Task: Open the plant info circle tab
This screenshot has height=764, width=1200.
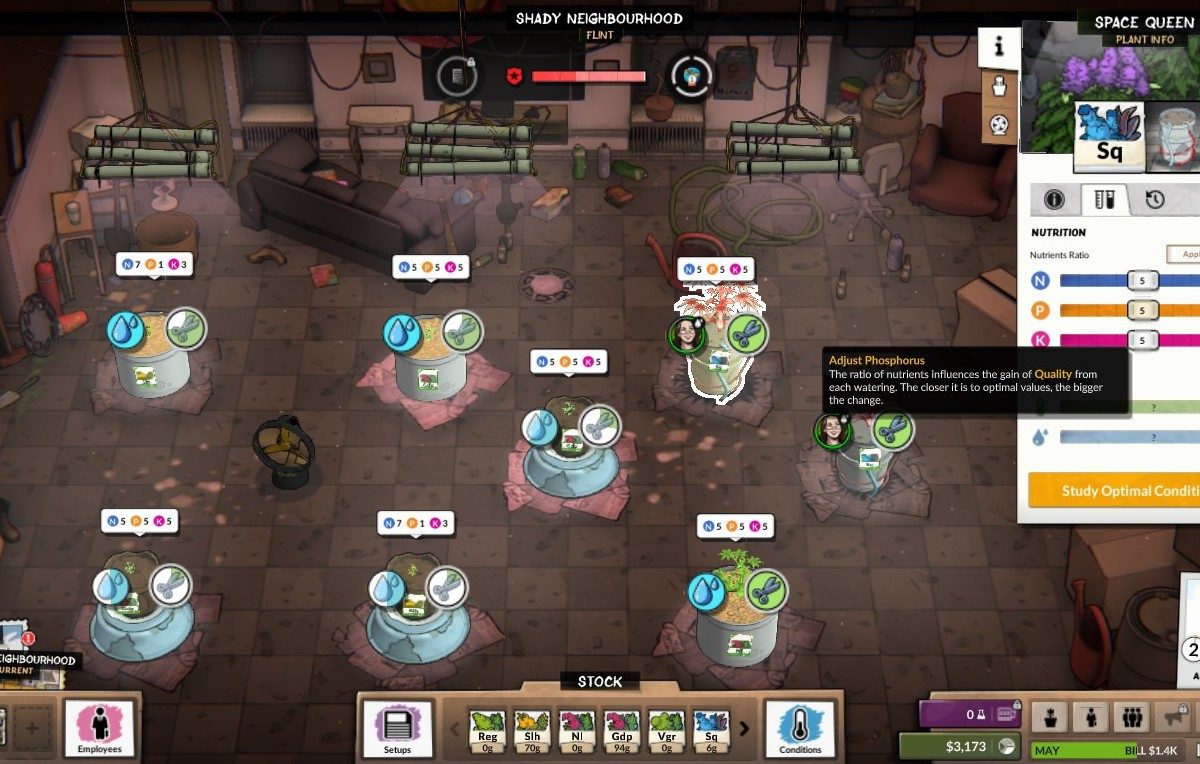Action: pos(1054,200)
